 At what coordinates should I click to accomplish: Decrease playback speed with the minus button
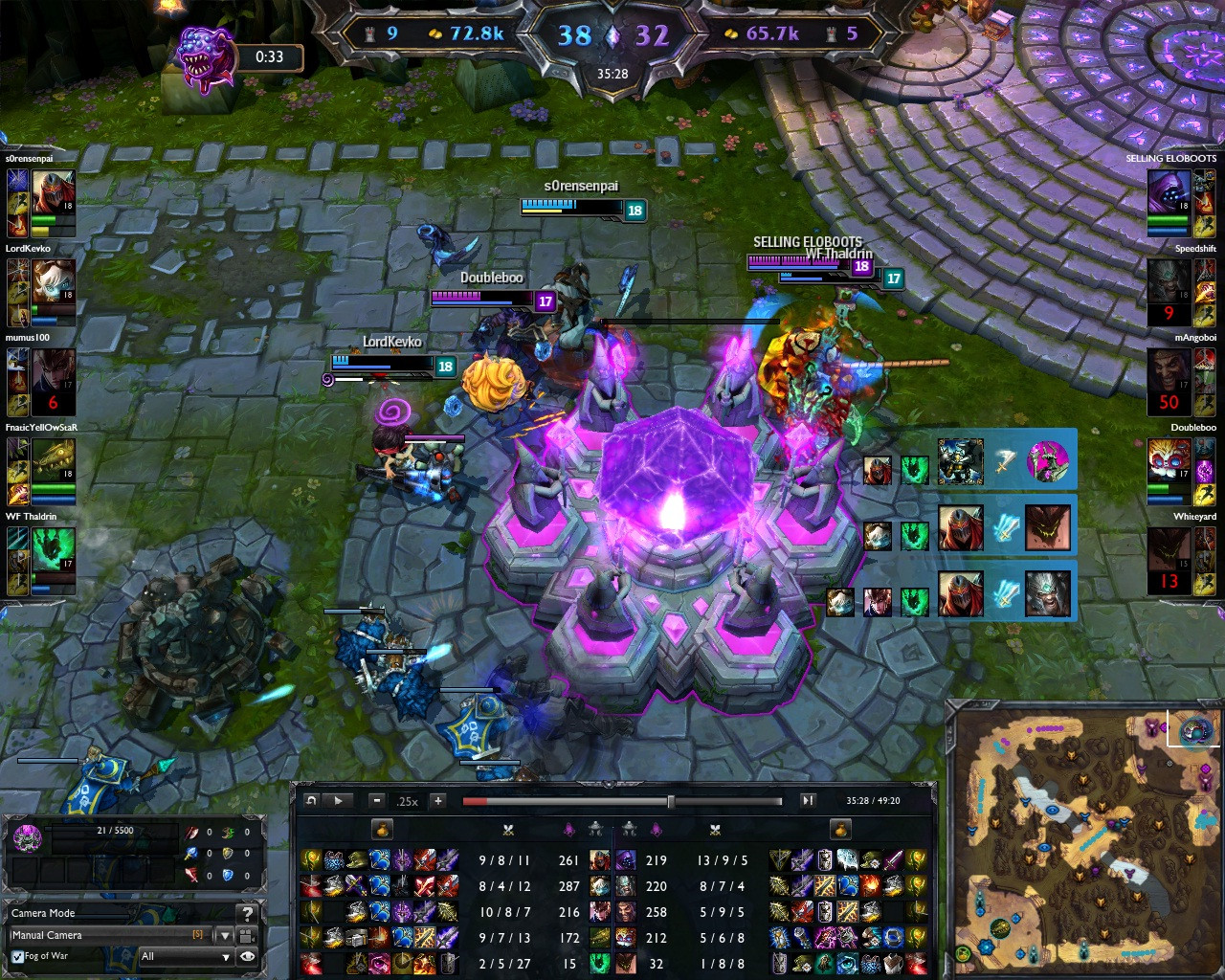(x=377, y=801)
